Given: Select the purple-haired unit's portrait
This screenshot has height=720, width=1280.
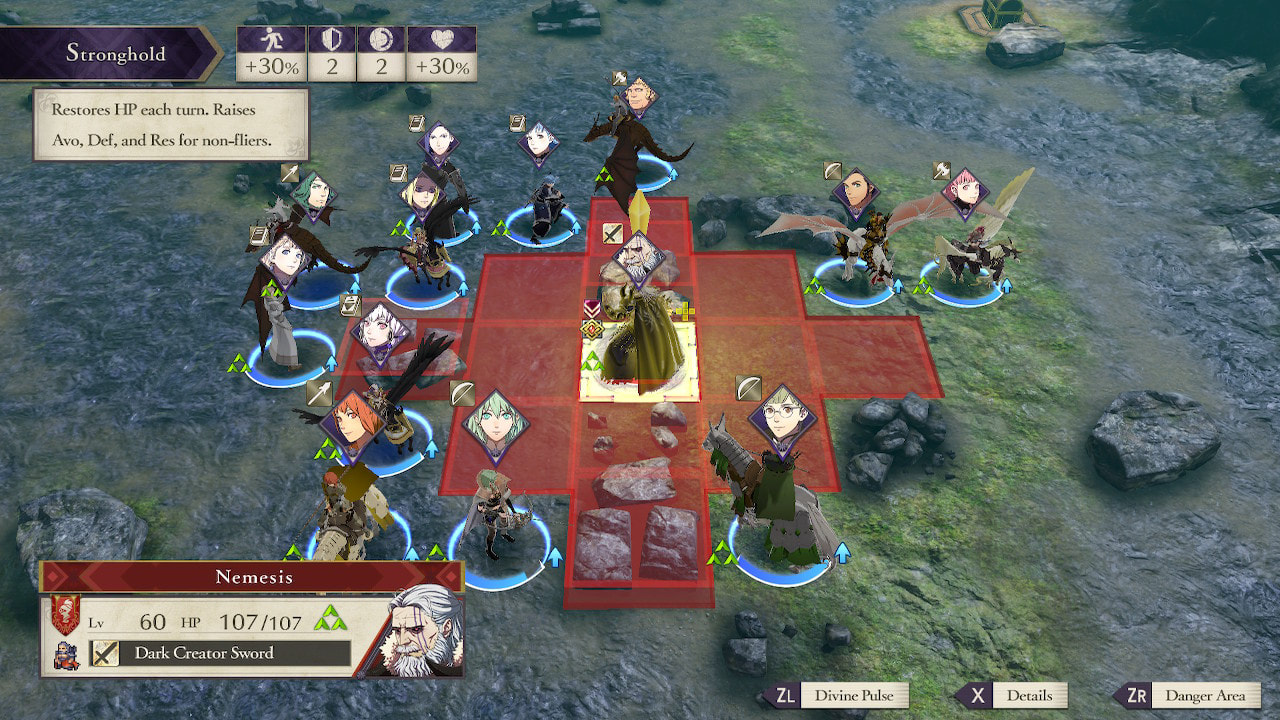Looking at the screenshot, I should pyautogui.click(x=438, y=143).
